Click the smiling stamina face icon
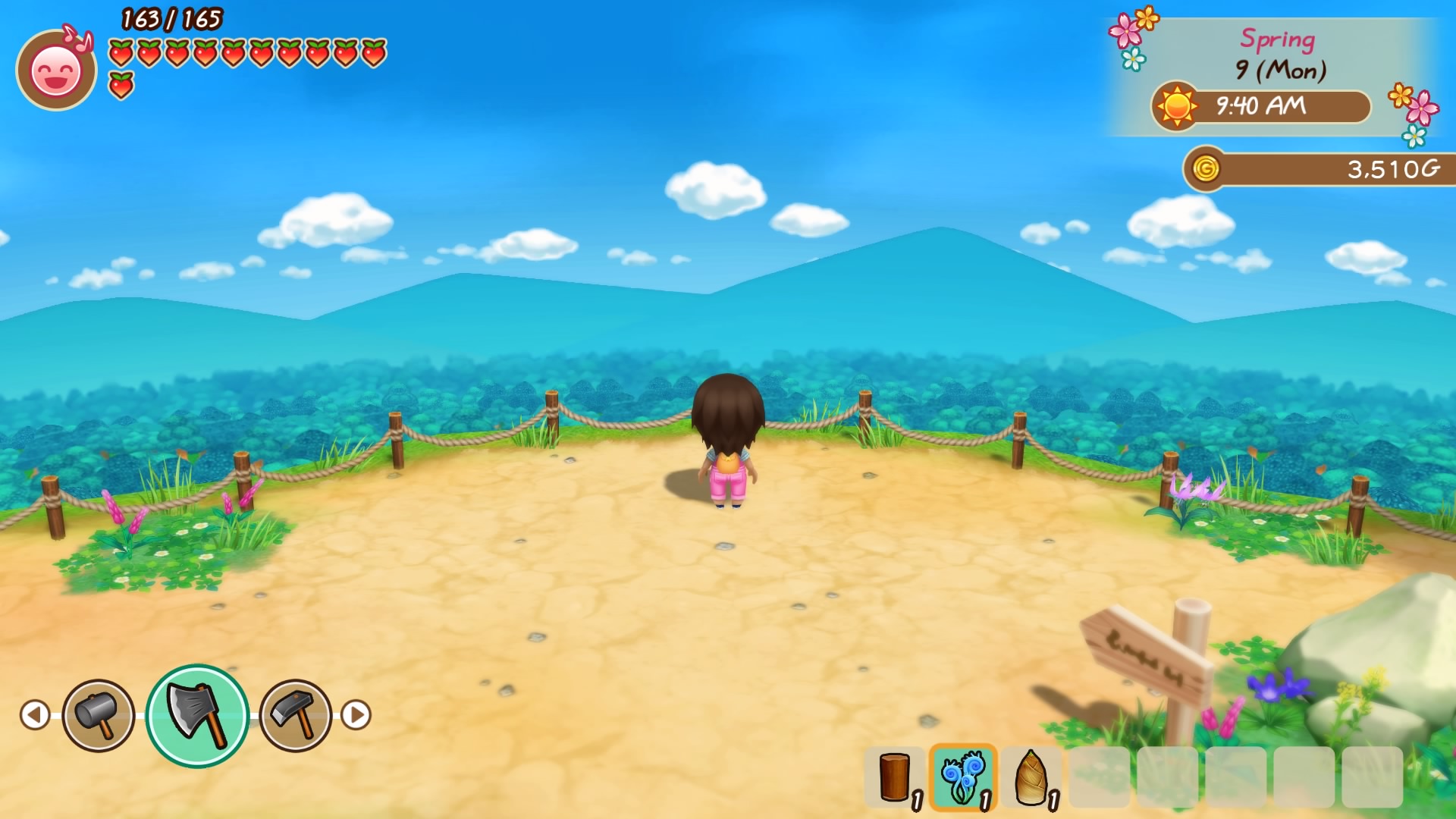Image resolution: width=1456 pixels, height=819 pixels. click(x=55, y=72)
